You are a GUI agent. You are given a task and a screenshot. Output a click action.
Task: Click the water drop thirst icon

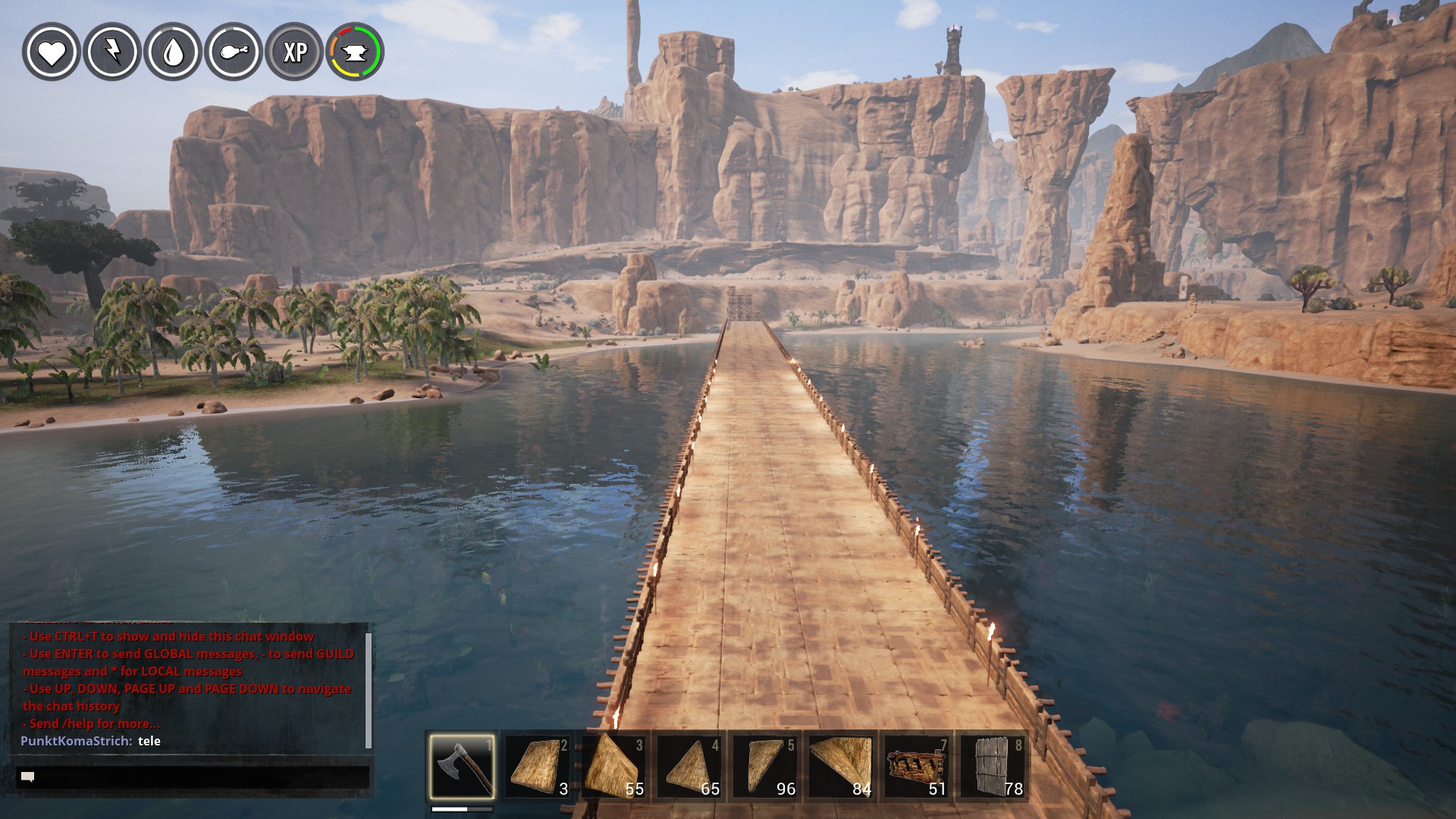pos(173,52)
